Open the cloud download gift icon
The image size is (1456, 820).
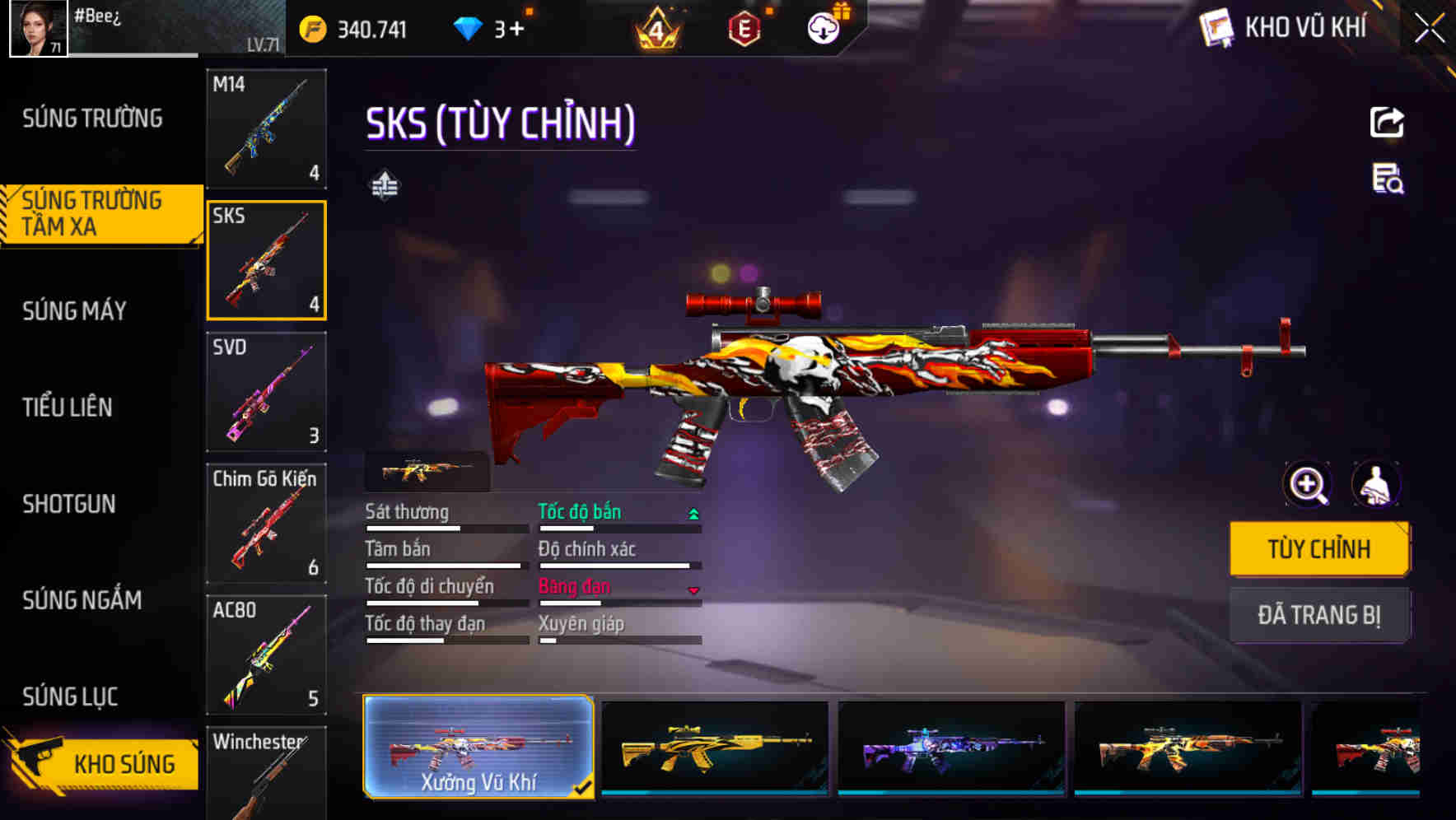(x=823, y=28)
